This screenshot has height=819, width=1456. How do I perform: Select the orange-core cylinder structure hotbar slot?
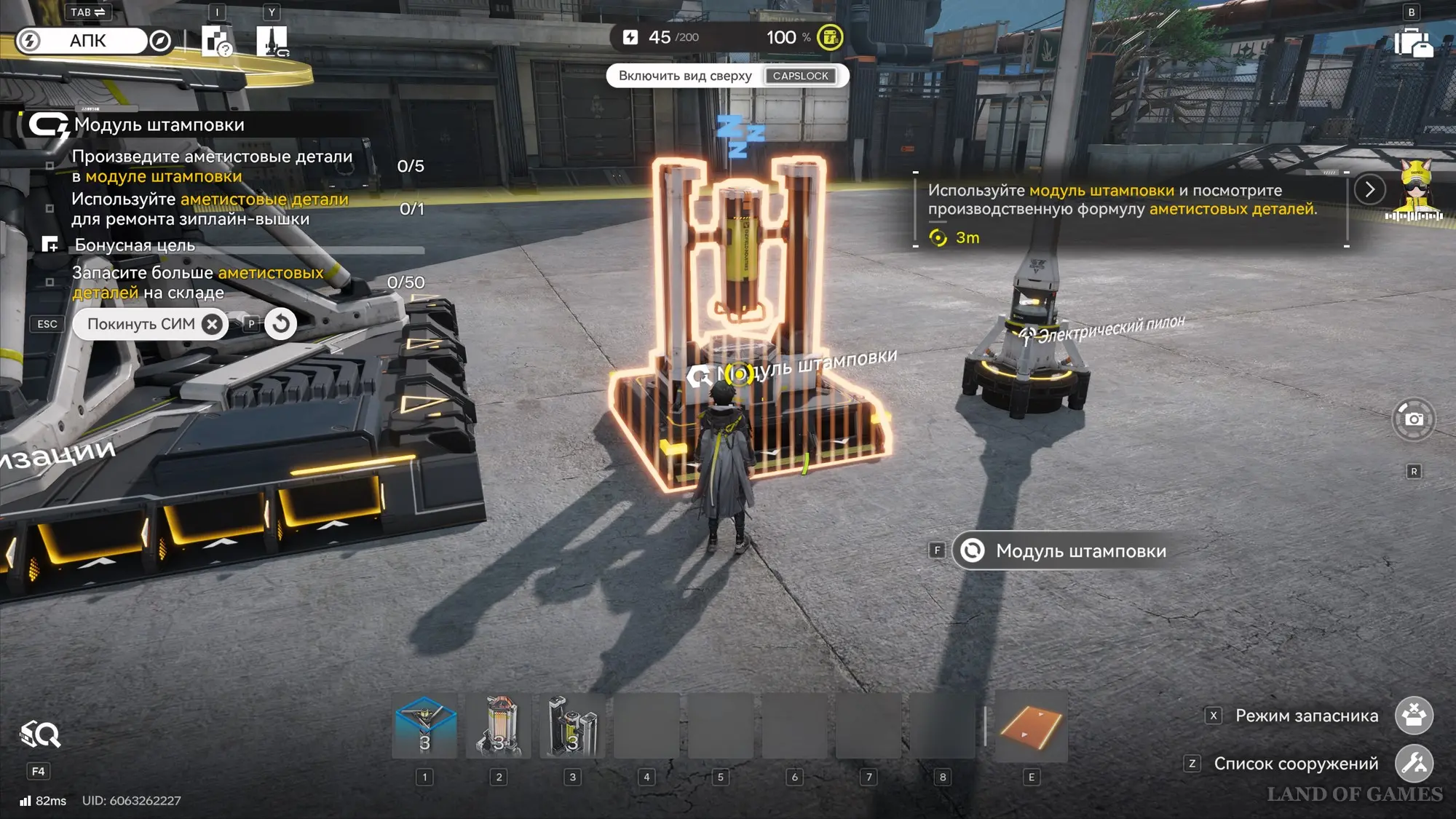coord(499,726)
